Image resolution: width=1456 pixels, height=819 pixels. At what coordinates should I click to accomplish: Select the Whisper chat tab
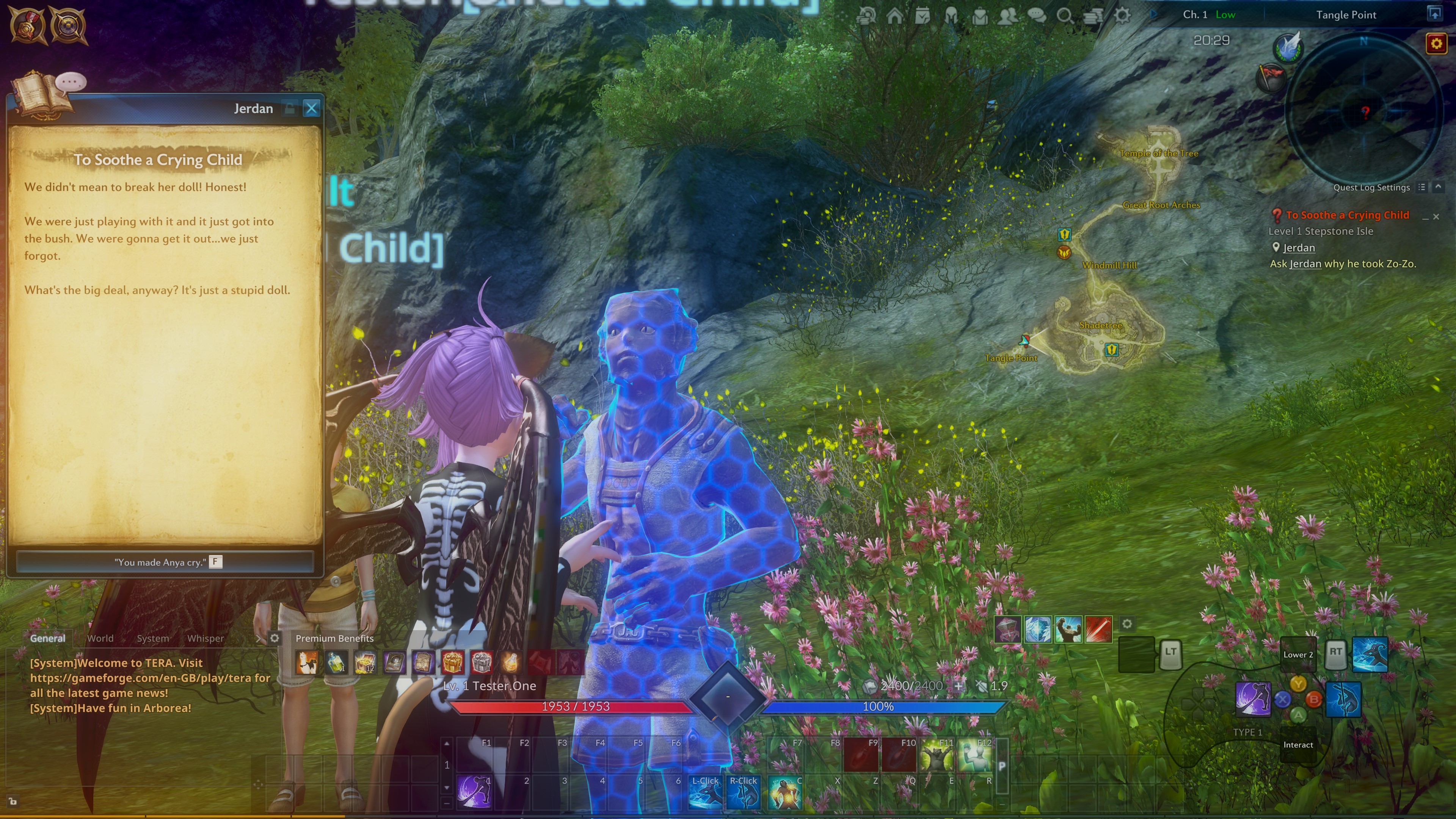205,638
